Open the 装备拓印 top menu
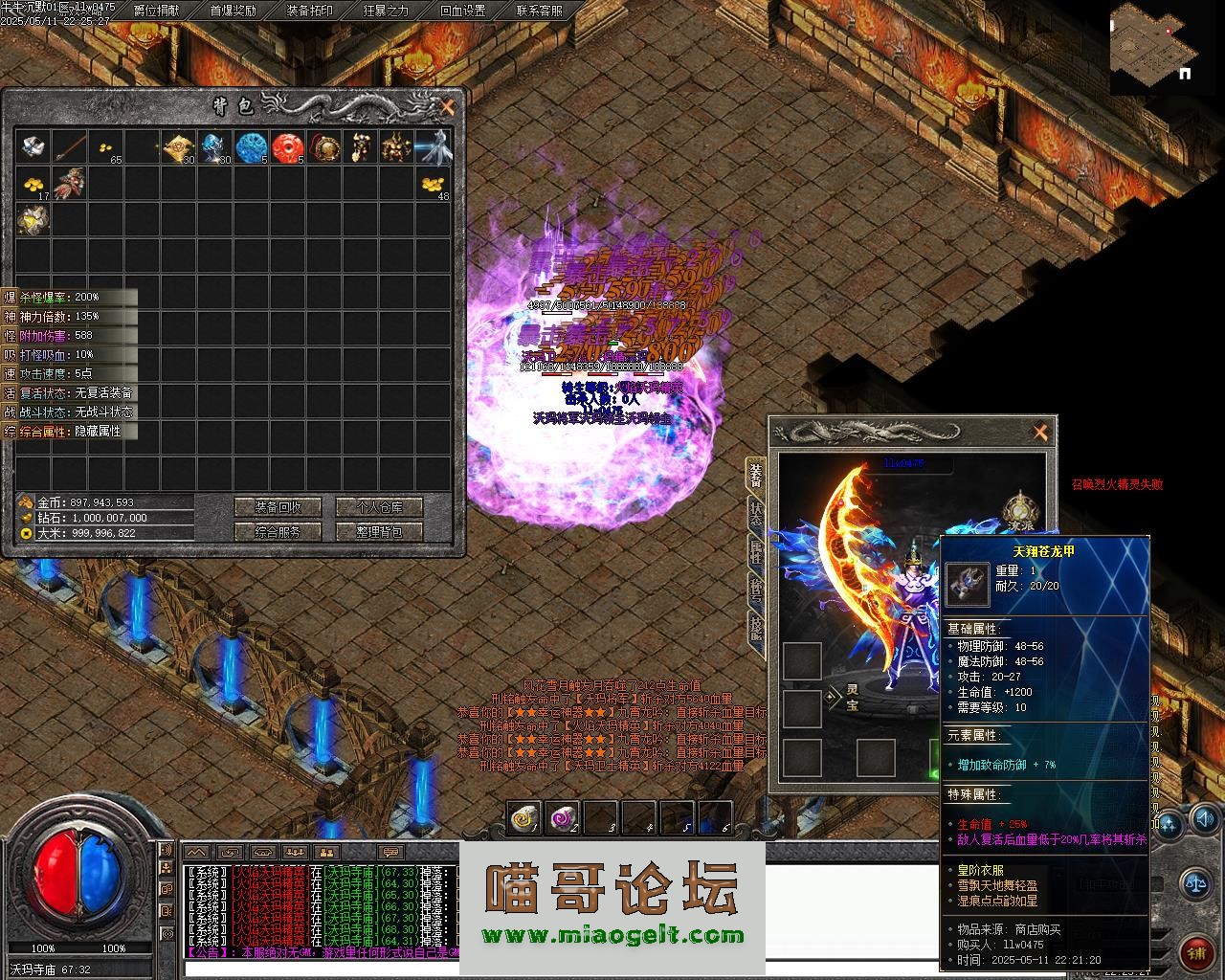Screen dimensions: 1225x980 pos(310,11)
